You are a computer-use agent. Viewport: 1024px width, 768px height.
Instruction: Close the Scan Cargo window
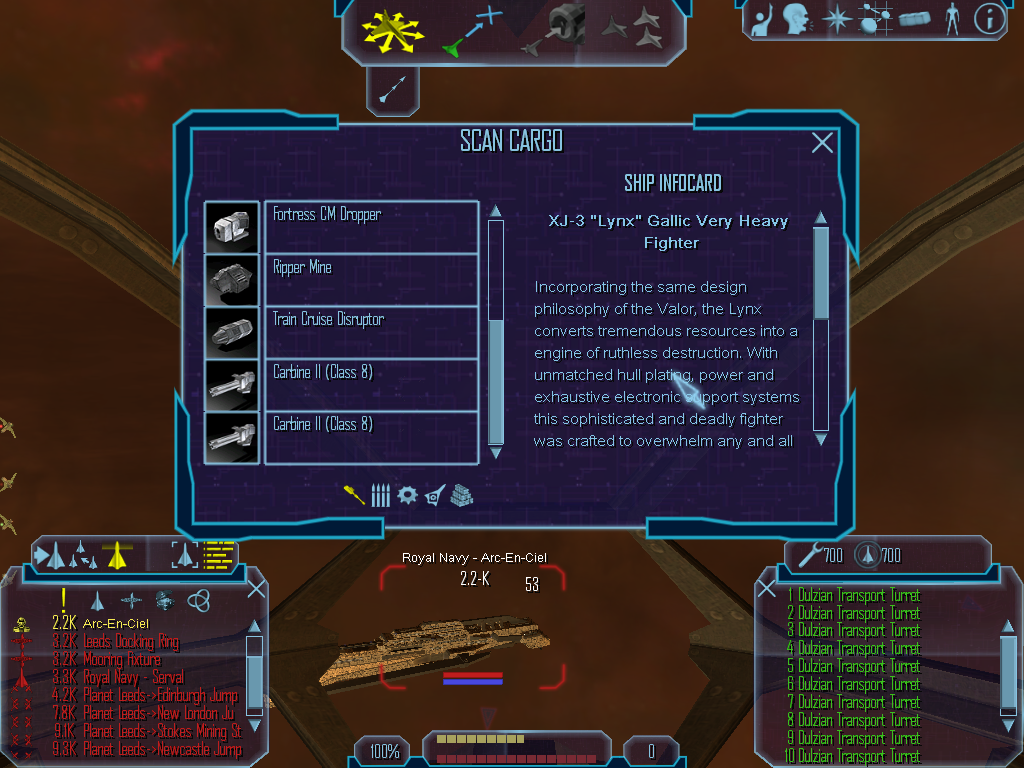pos(822,143)
